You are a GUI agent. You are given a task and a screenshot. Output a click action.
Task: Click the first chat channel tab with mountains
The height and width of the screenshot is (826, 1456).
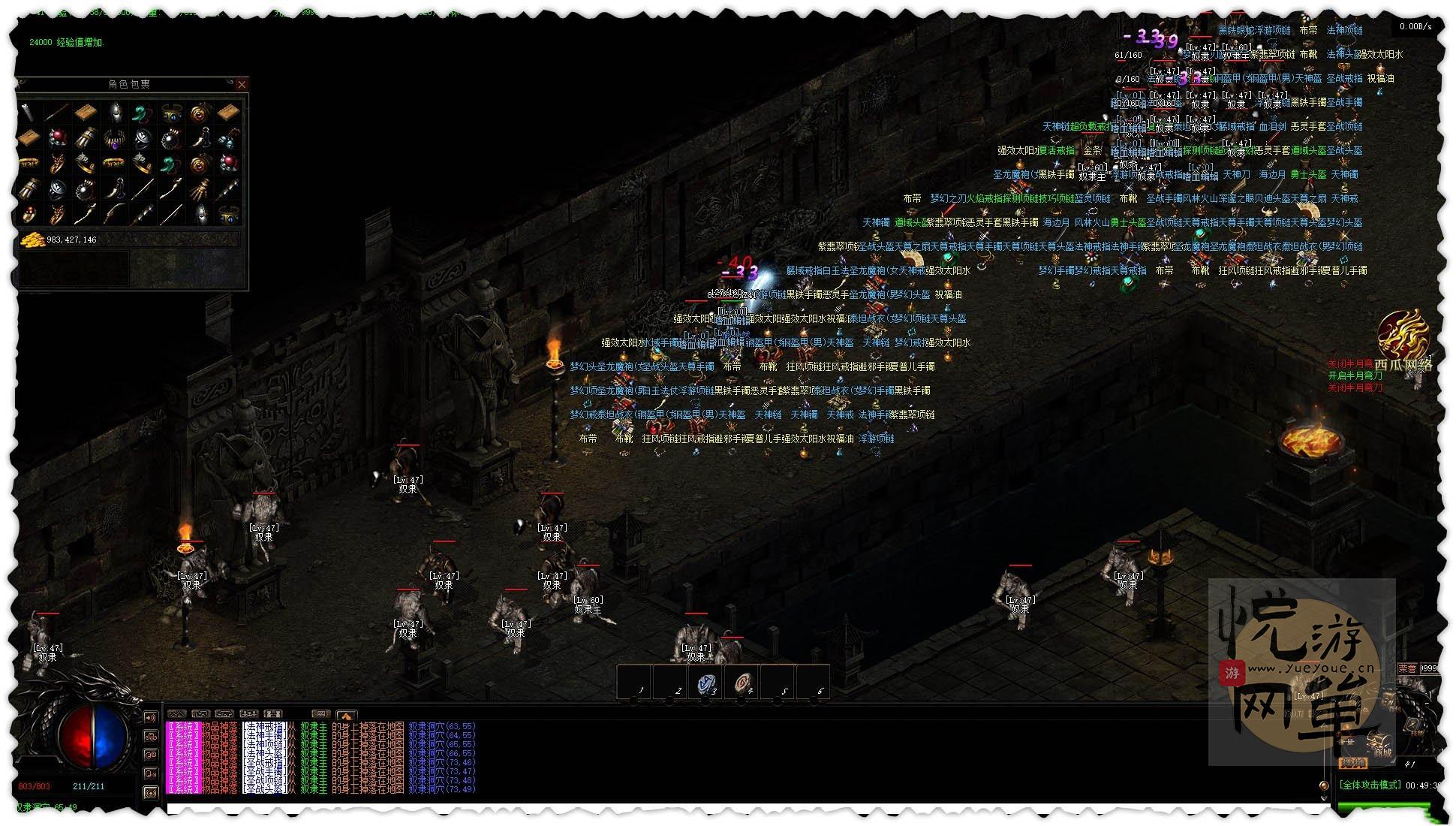[x=176, y=714]
